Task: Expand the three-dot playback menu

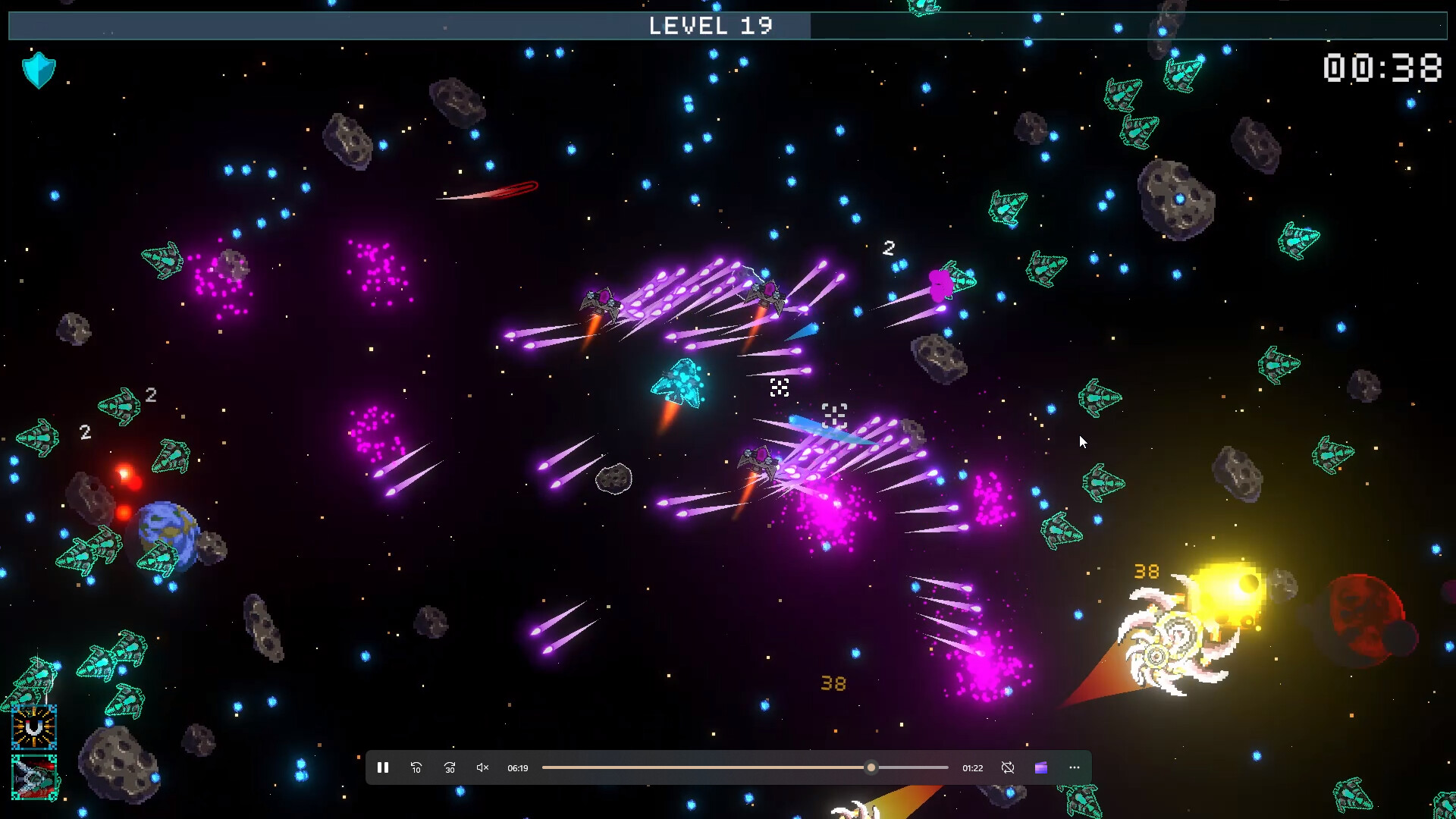Action: pos(1074,767)
